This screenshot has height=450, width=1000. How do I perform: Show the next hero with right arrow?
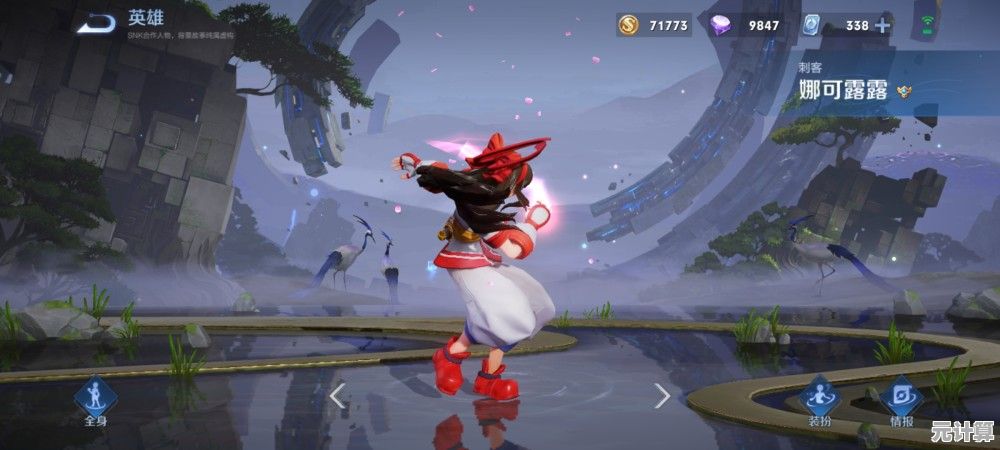662,396
